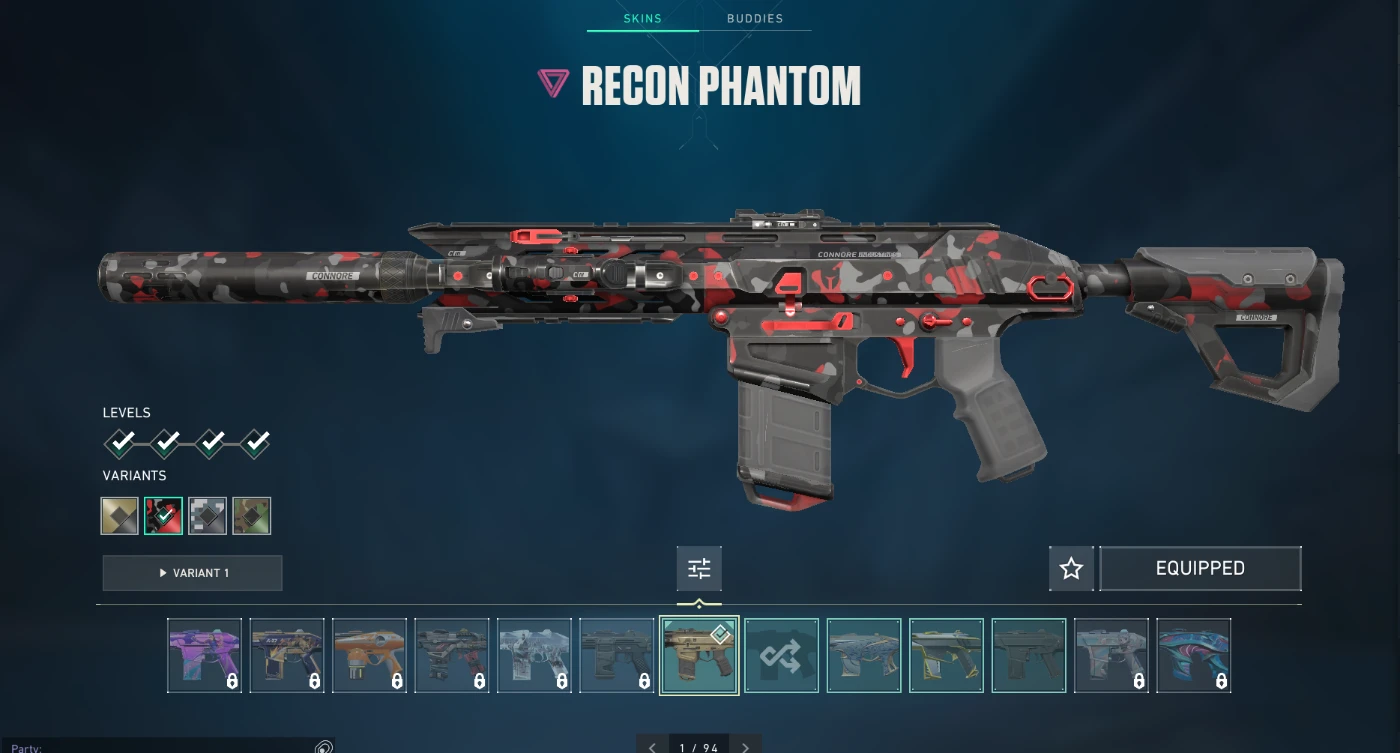
Task: Select the purple pink locked skin thumbnail
Action: point(204,655)
